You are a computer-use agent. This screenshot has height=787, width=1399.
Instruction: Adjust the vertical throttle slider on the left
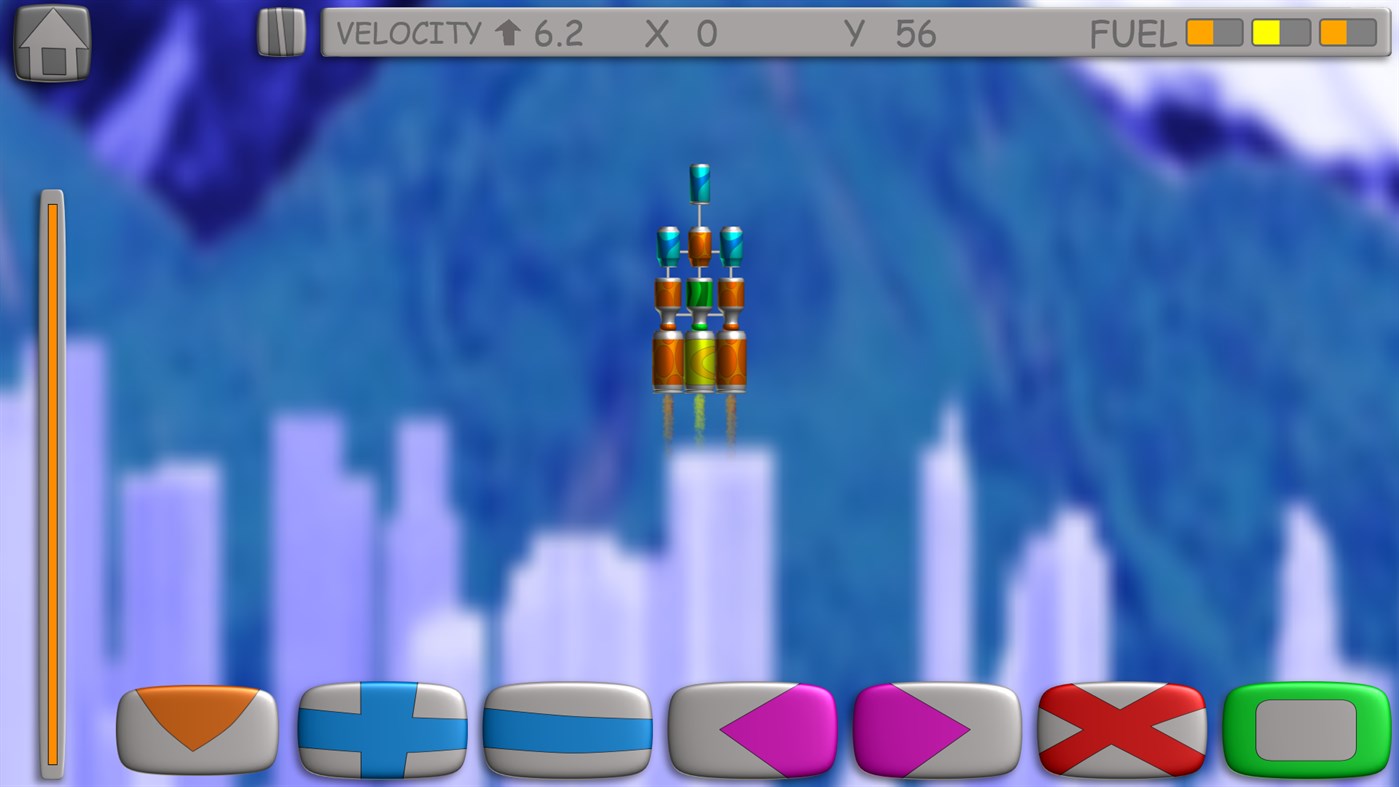51,480
